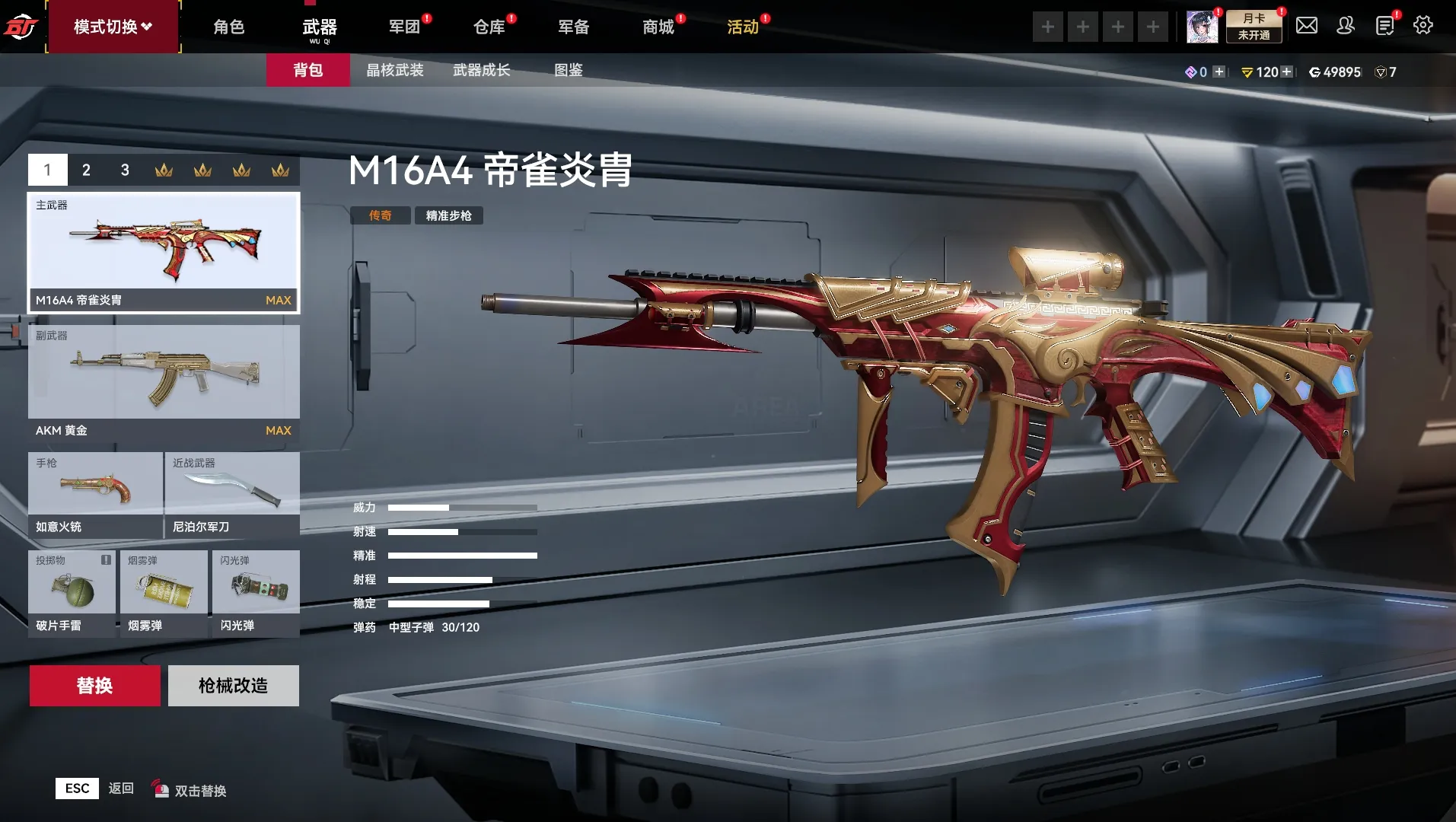This screenshot has width=1456, height=822.
Task: Open the mail envelope icon
Action: tap(1306, 26)
